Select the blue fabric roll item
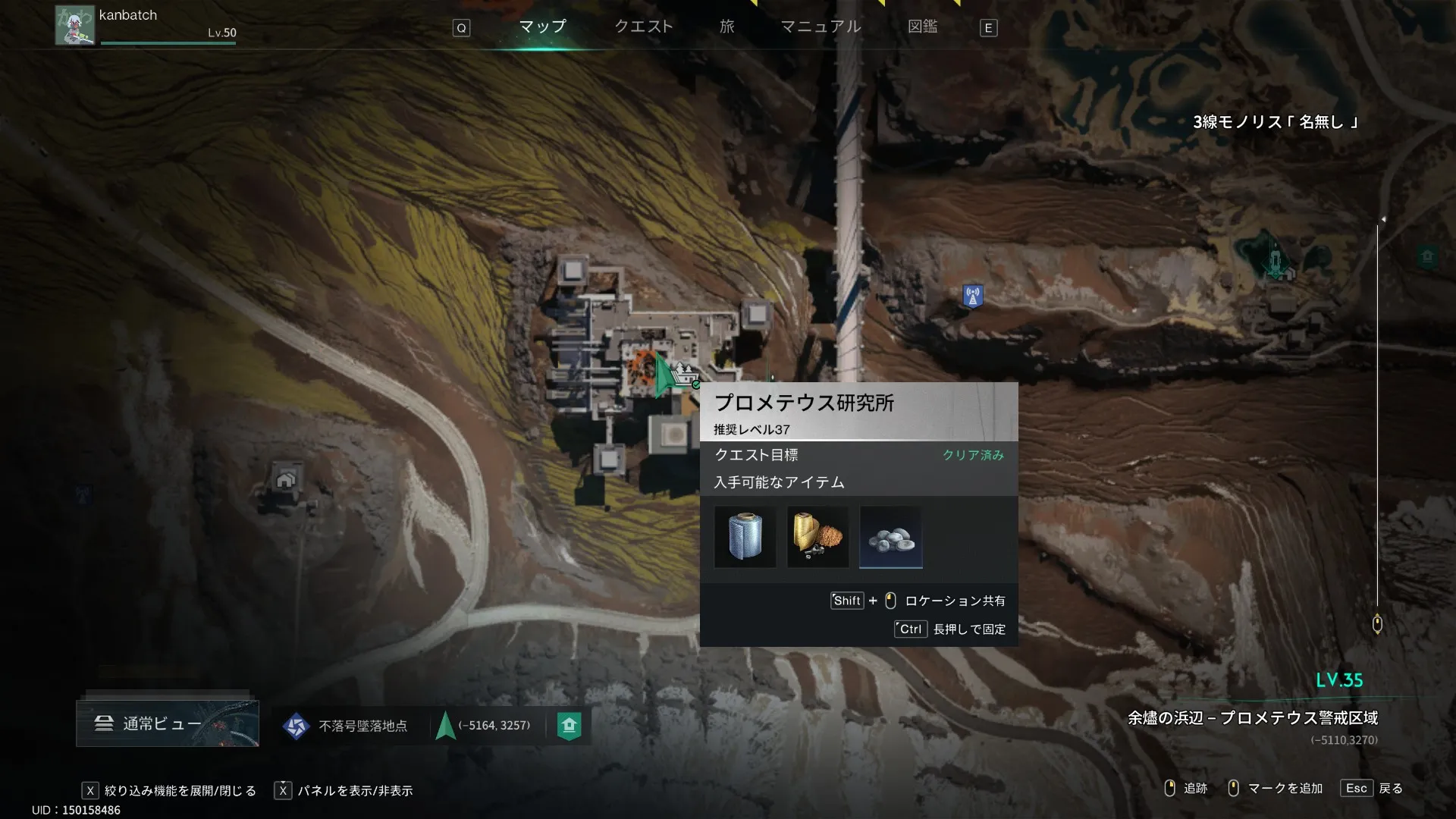1456x819 pixels. pos(745,537)
